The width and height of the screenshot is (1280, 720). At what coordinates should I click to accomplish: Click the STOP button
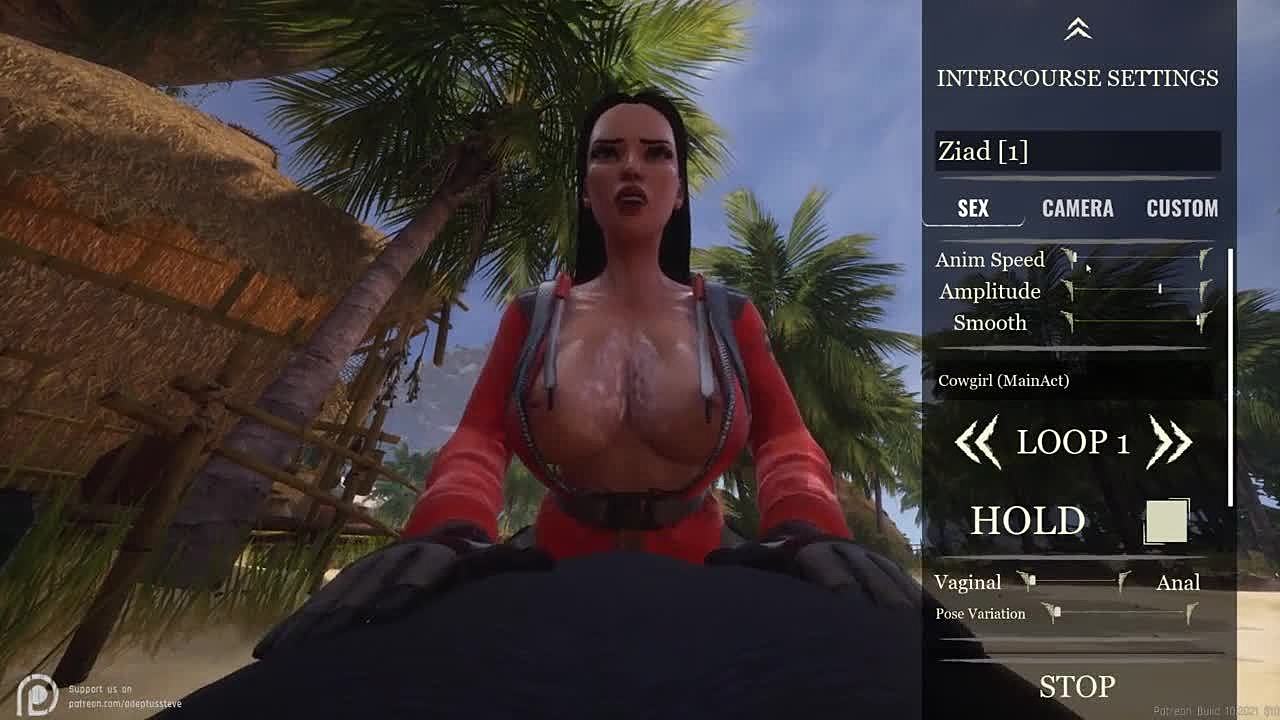pyautogui.click(x=1076, y=686)
